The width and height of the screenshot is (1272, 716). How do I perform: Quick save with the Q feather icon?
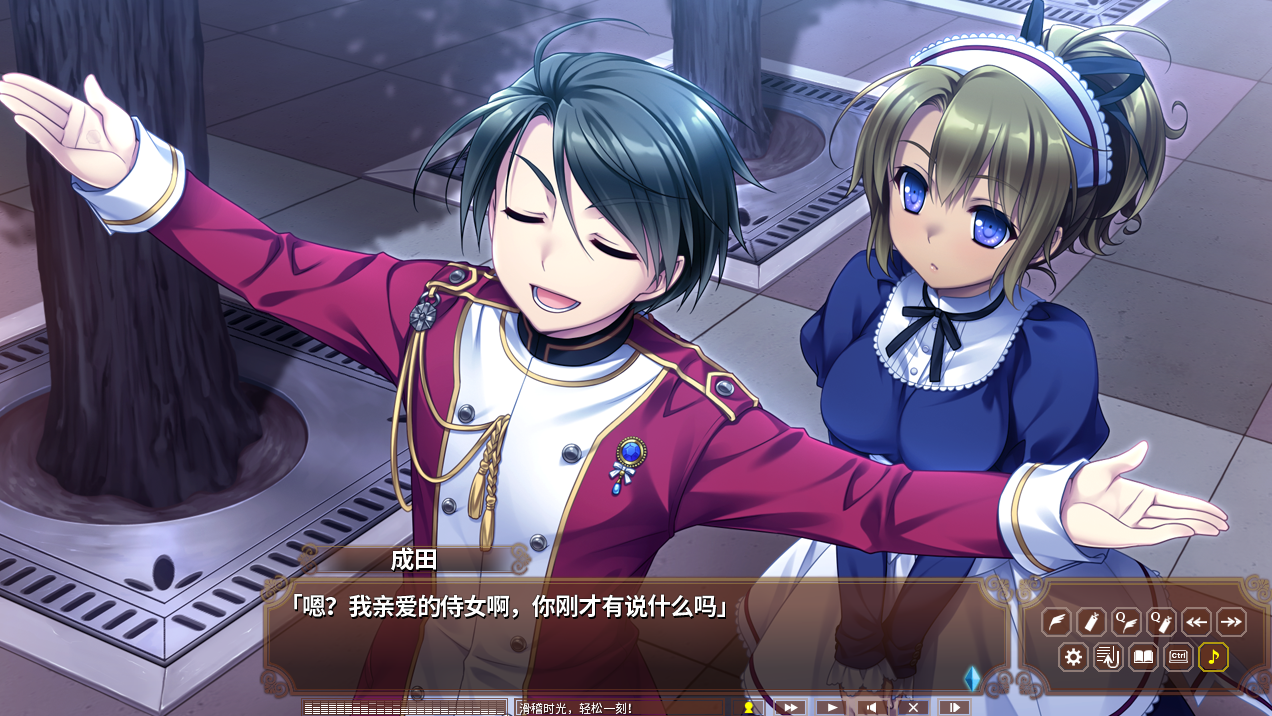(1126, 622)
